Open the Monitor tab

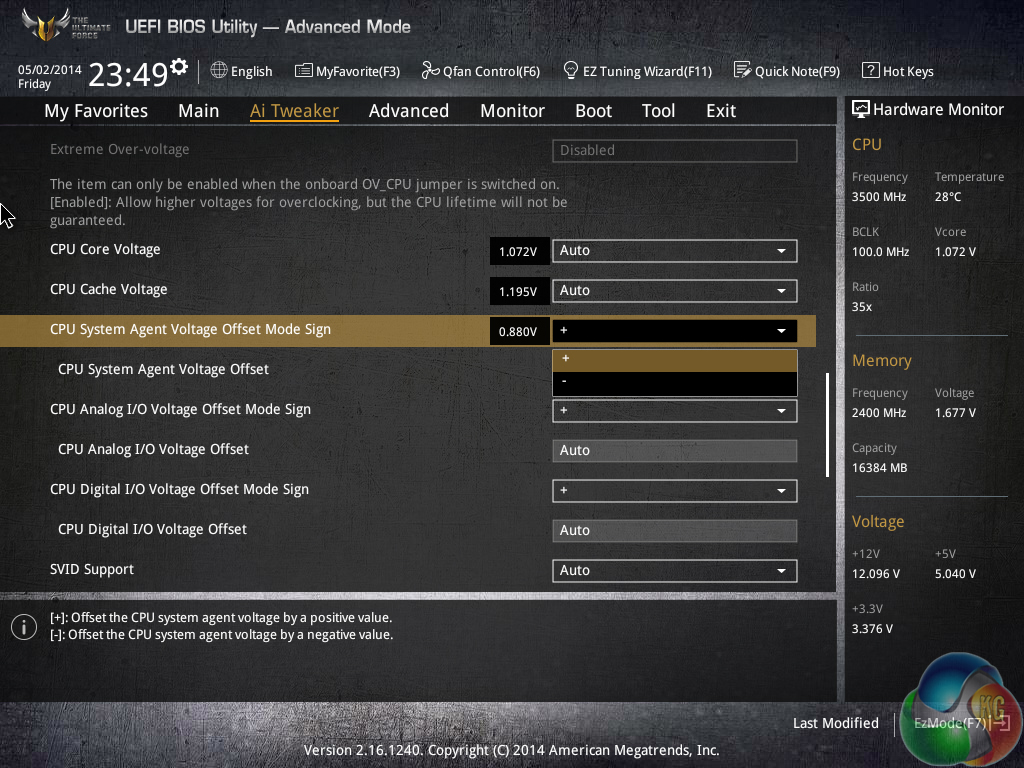coord(512,111)
